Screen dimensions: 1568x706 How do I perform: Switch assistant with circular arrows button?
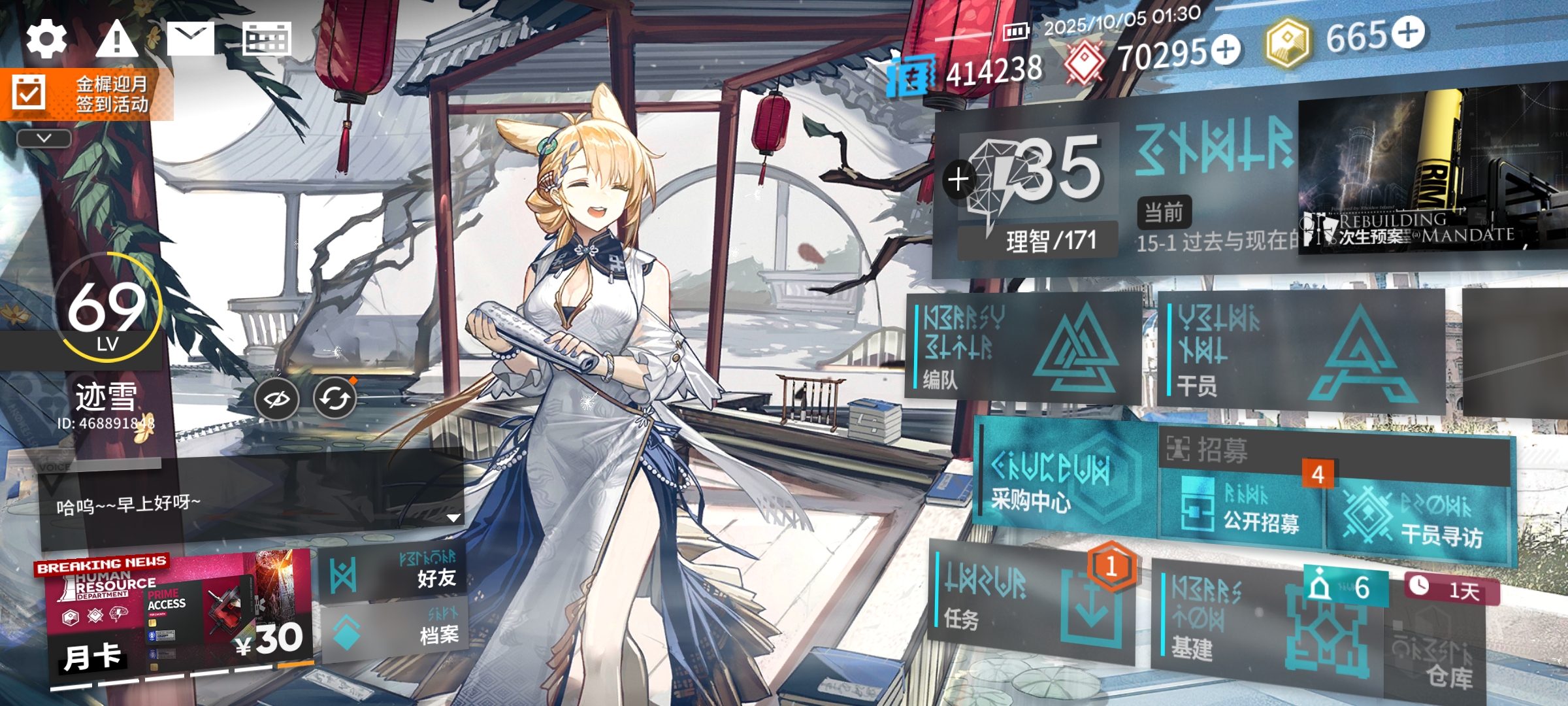335,398
